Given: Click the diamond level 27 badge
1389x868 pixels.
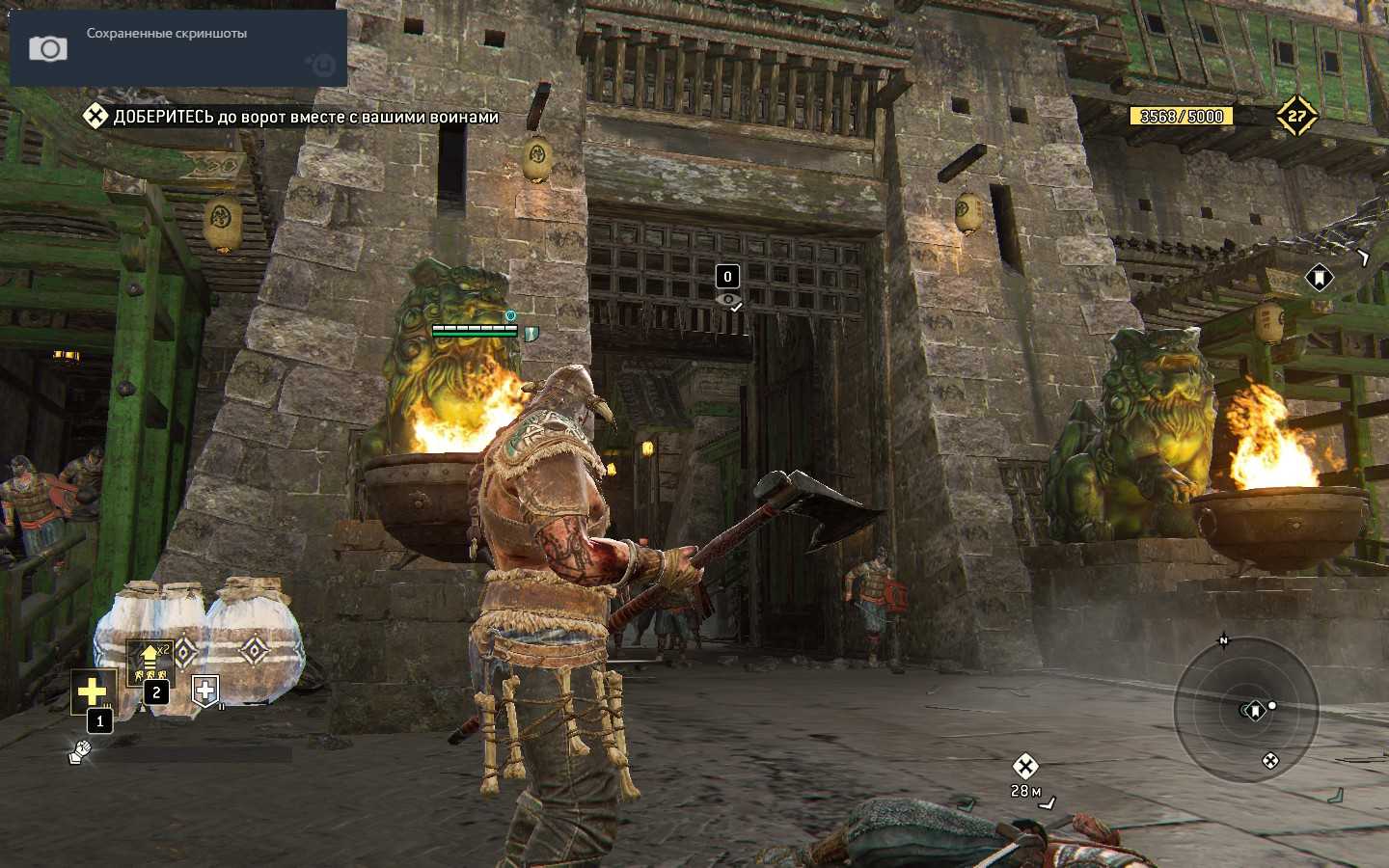Looking at the screenshot, I should [x=1296, y=116].
